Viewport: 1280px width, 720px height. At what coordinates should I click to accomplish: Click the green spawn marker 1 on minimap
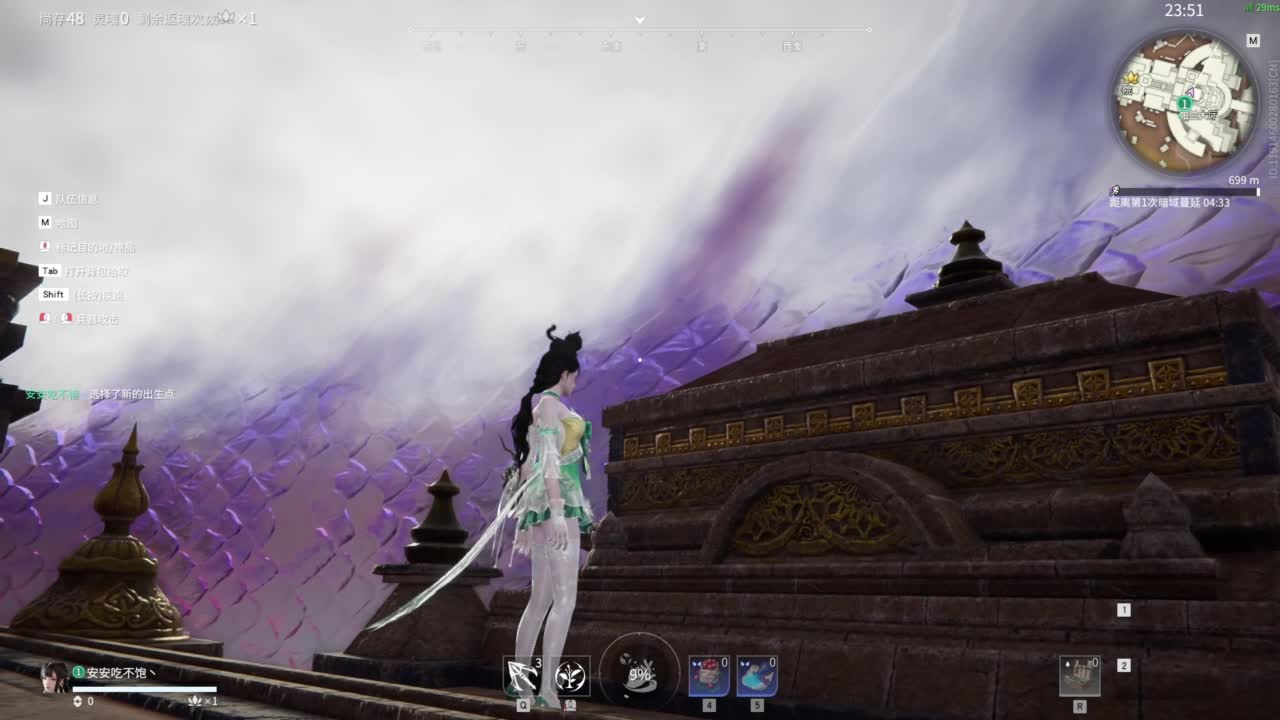pos(1184,103)
